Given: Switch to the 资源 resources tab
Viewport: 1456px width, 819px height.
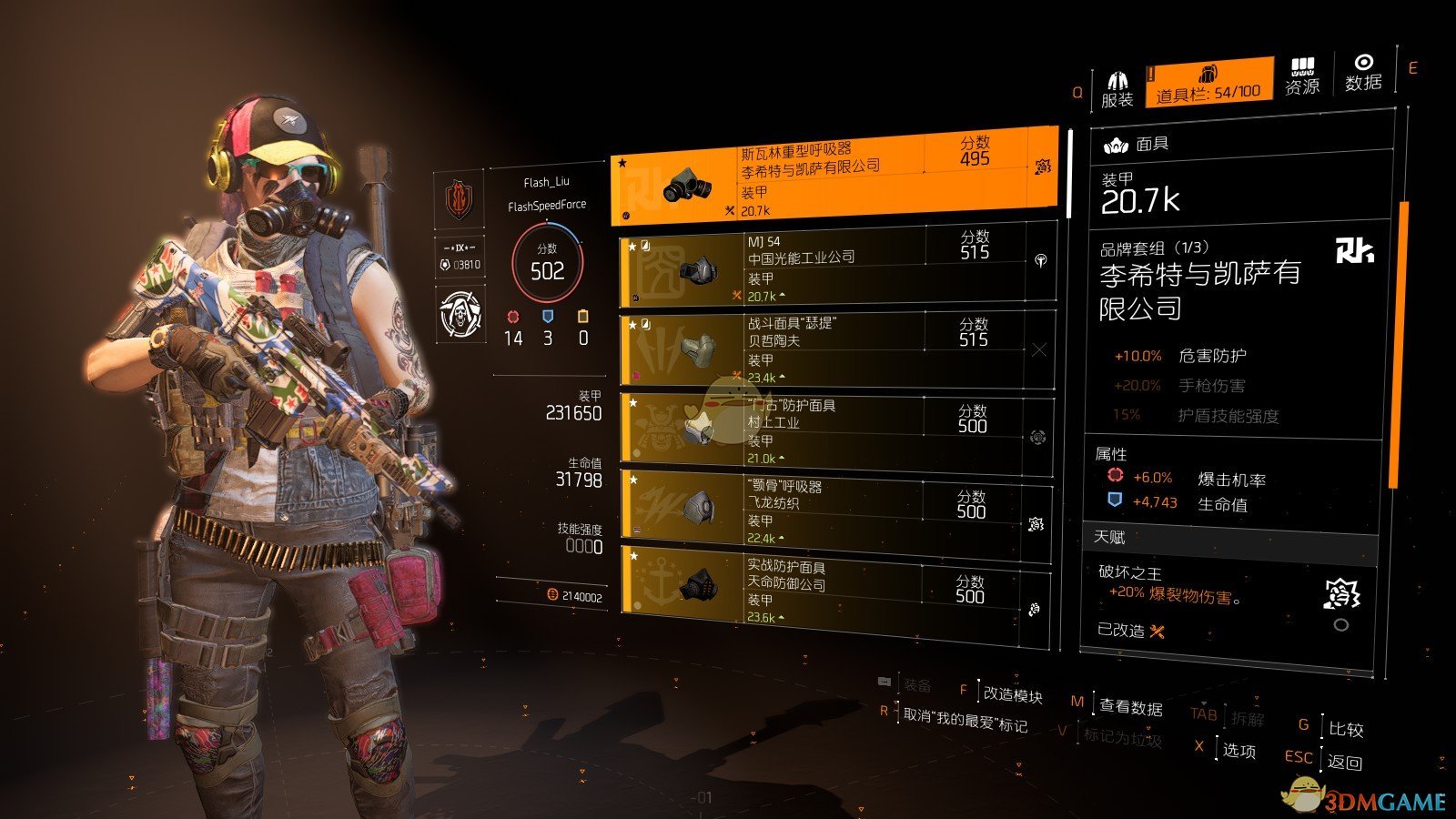Looking at the screenshot, I should 1302,77.
